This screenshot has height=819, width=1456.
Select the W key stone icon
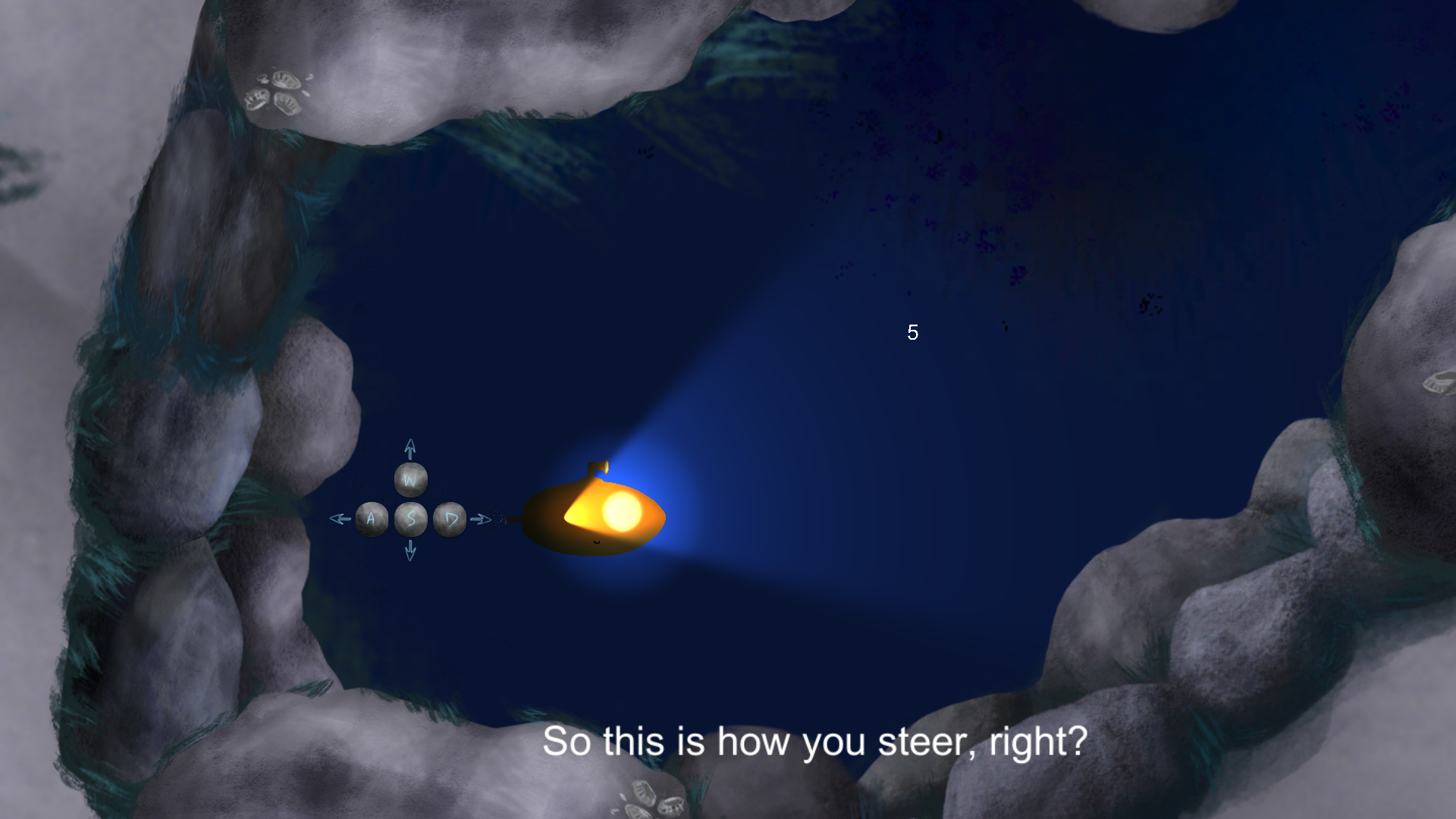[409, 479]
